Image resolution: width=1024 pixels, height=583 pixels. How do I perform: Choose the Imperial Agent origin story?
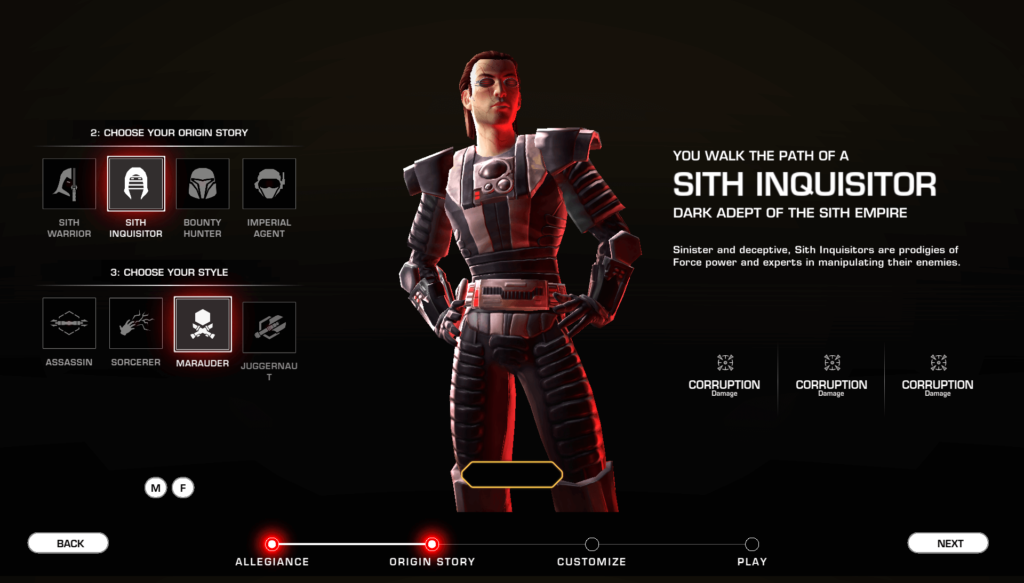click(x=269, y=185)
